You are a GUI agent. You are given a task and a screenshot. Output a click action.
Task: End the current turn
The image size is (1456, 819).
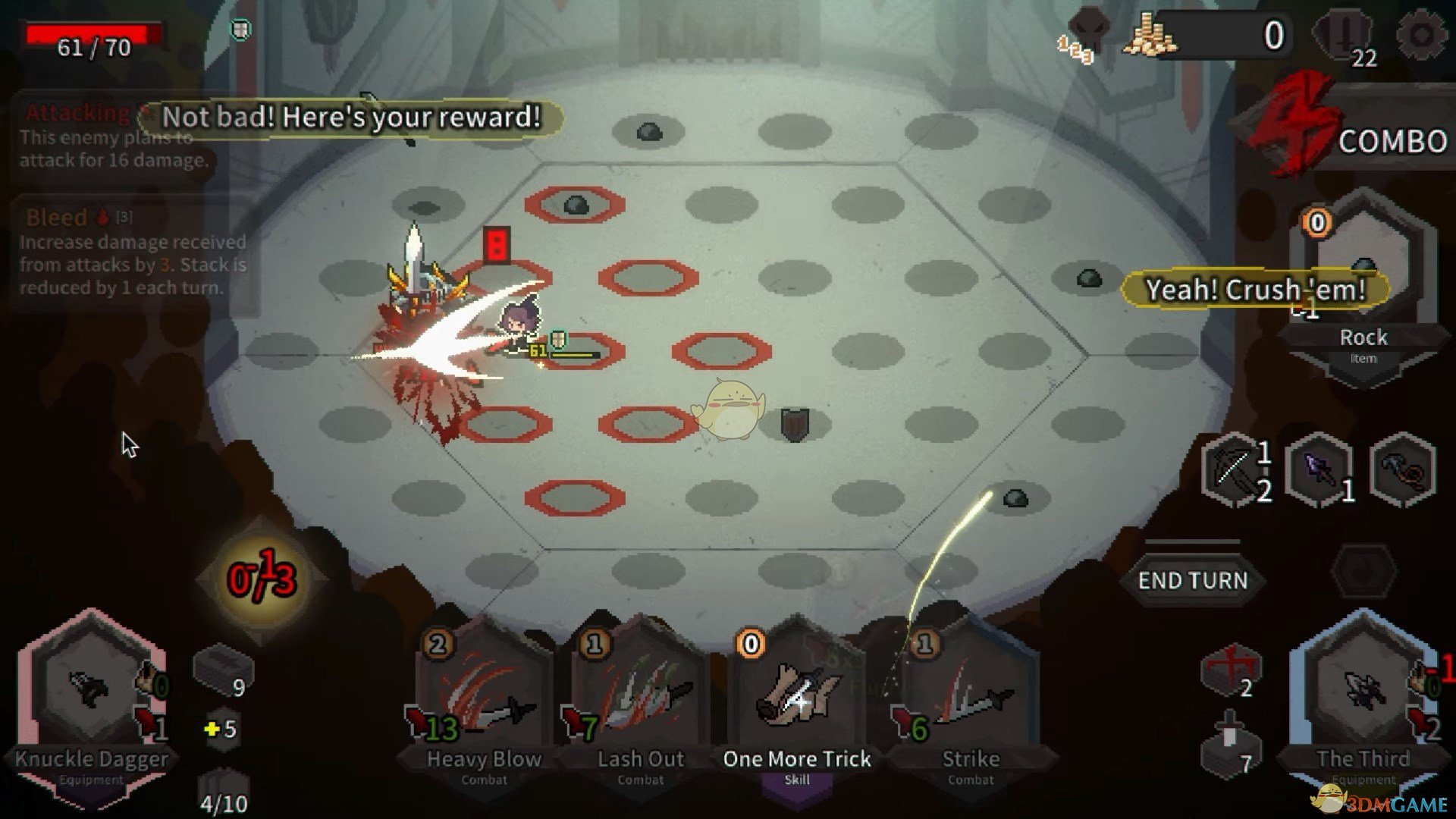tap(1192, 580)
